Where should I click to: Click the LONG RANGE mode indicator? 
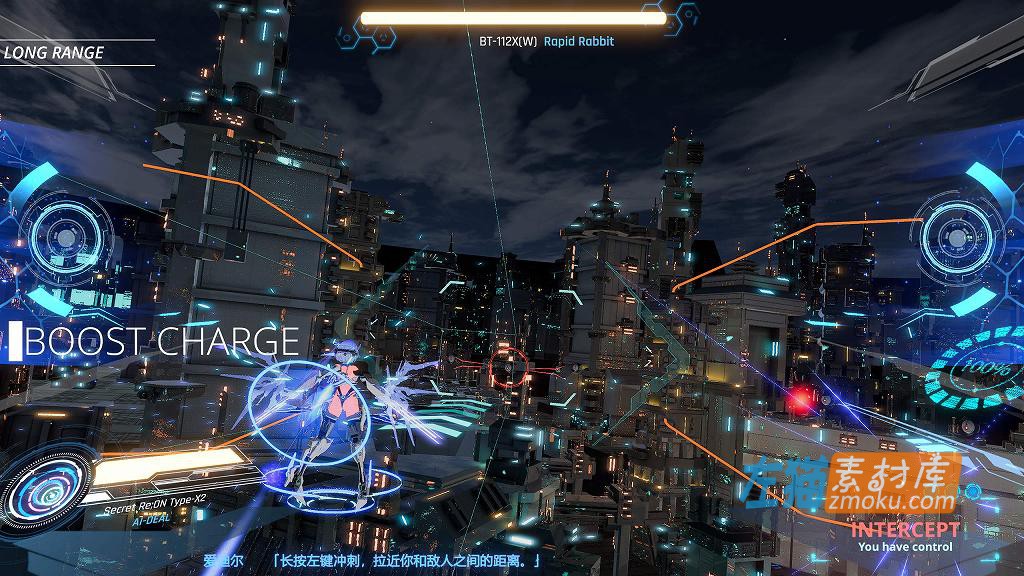tap(54, 53)
